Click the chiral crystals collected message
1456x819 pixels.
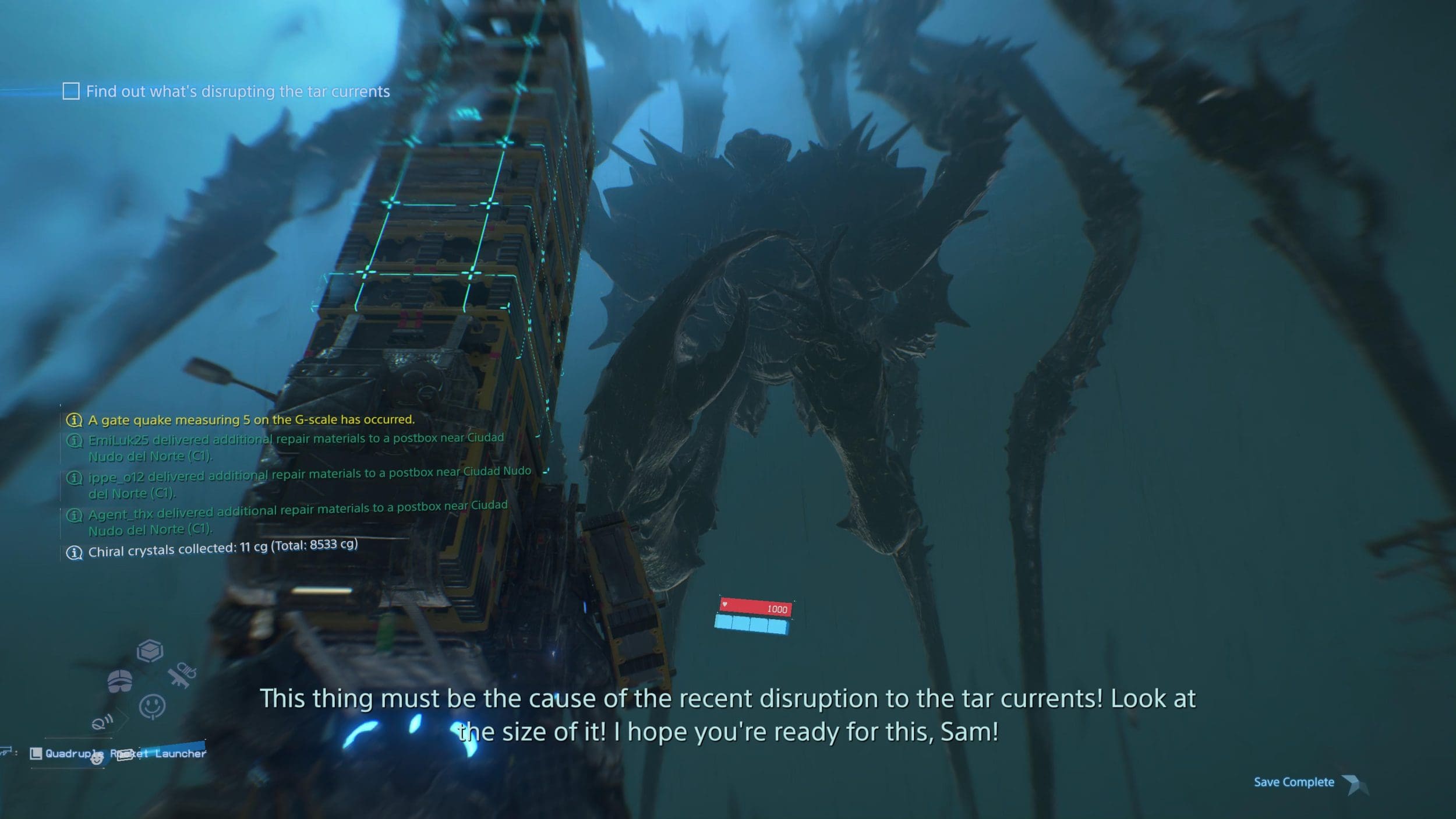pyautogui.click(x=222, y=549)
